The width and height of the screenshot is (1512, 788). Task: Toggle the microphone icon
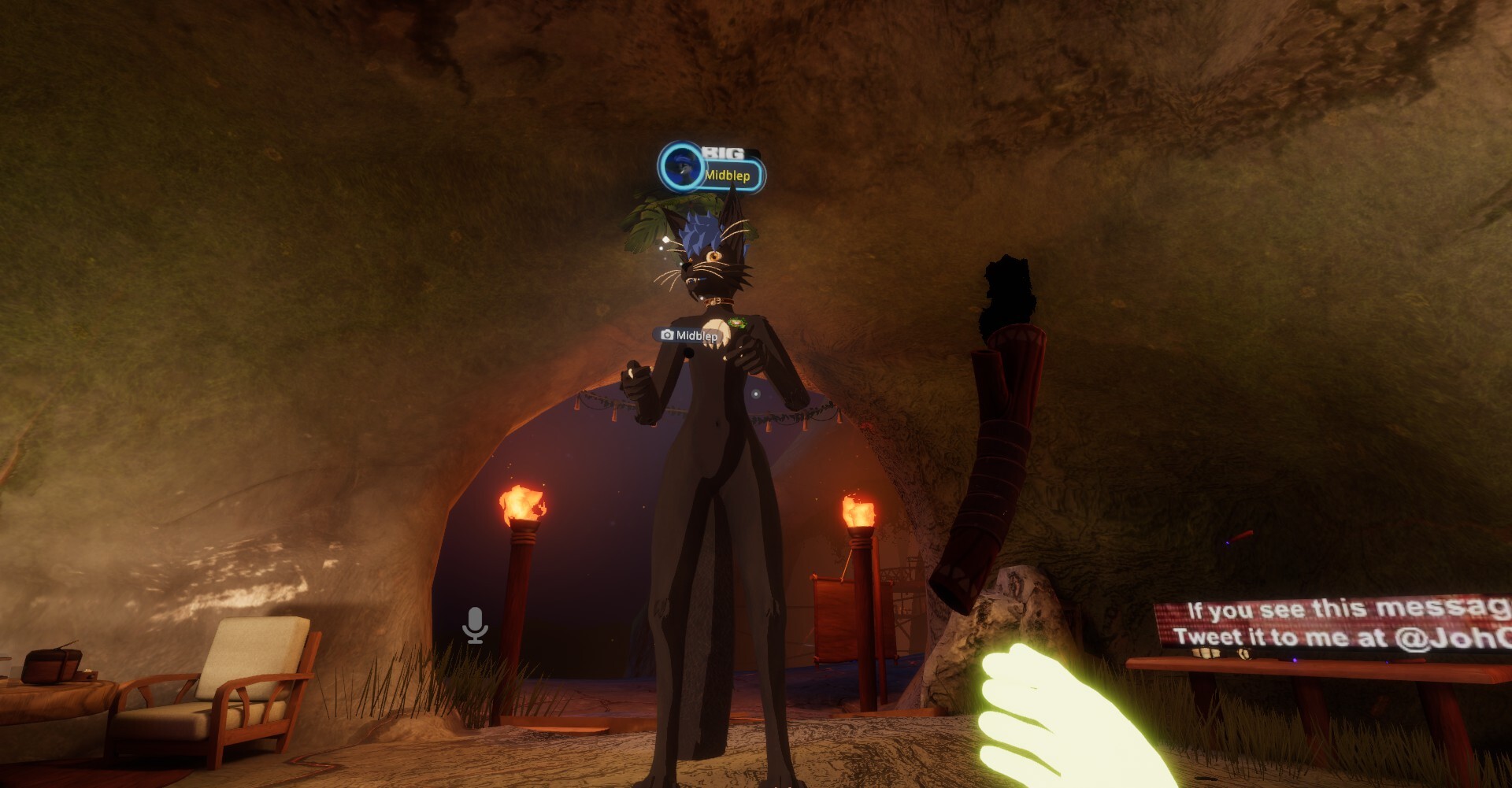point(475,625)
